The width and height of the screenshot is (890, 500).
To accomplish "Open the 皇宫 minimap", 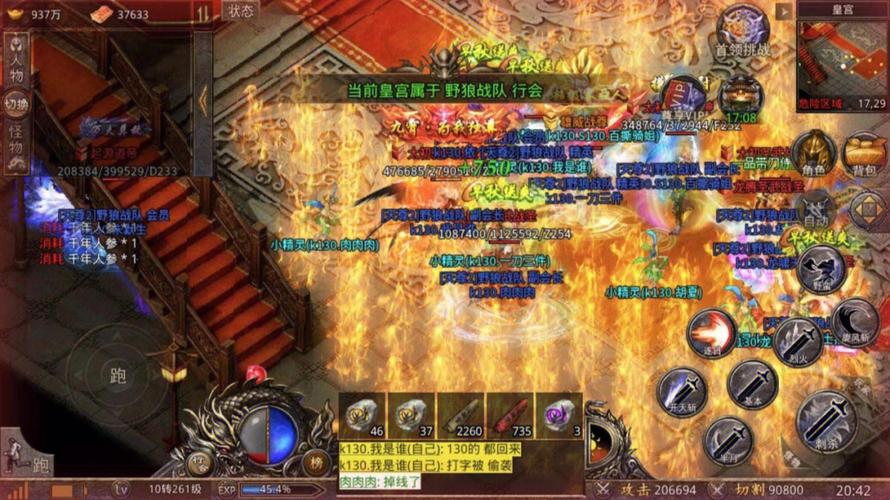I will (842, 58).
